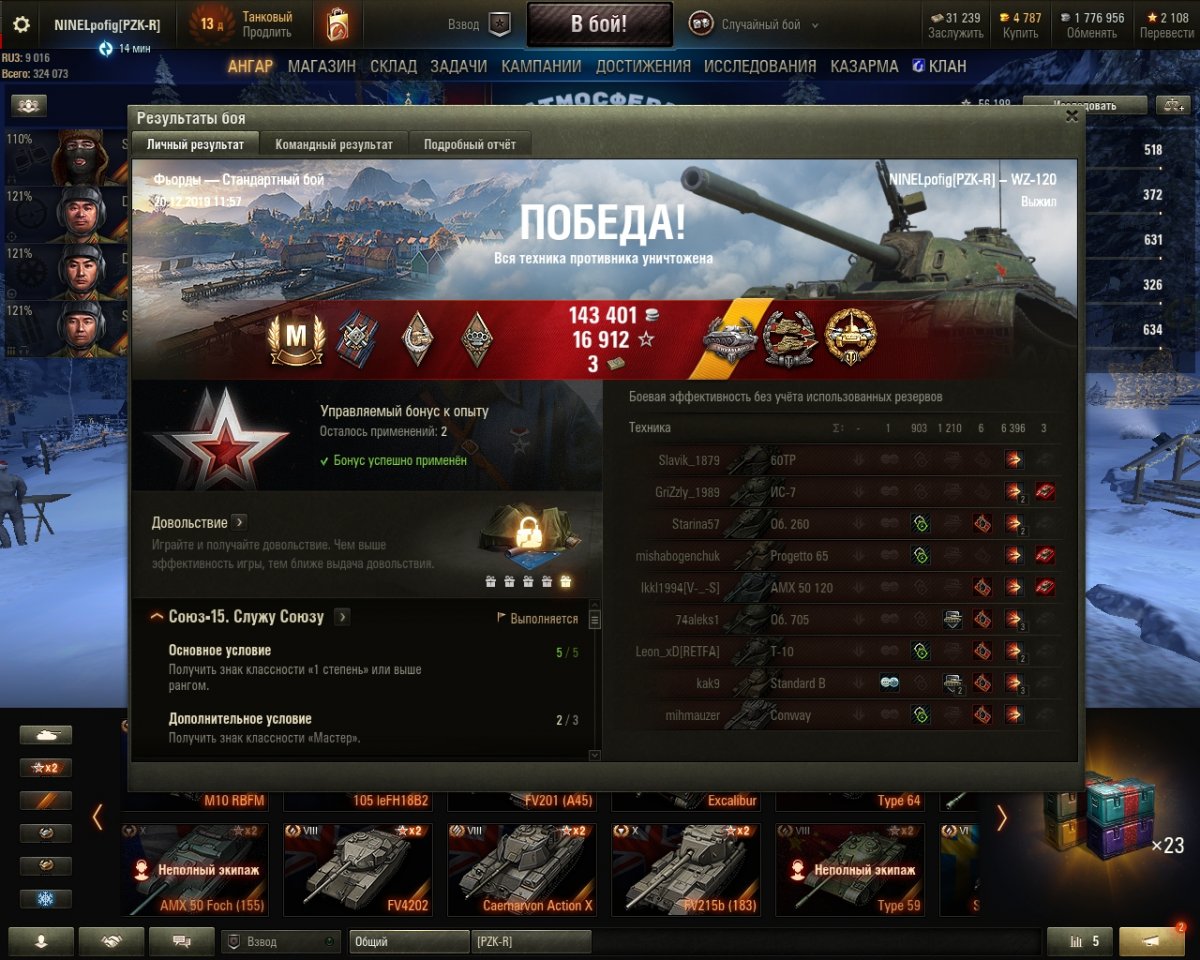The width and height of the screenshot is (1200, 960).
Task: Open the settings gear menu
Action: coord(21,25)
